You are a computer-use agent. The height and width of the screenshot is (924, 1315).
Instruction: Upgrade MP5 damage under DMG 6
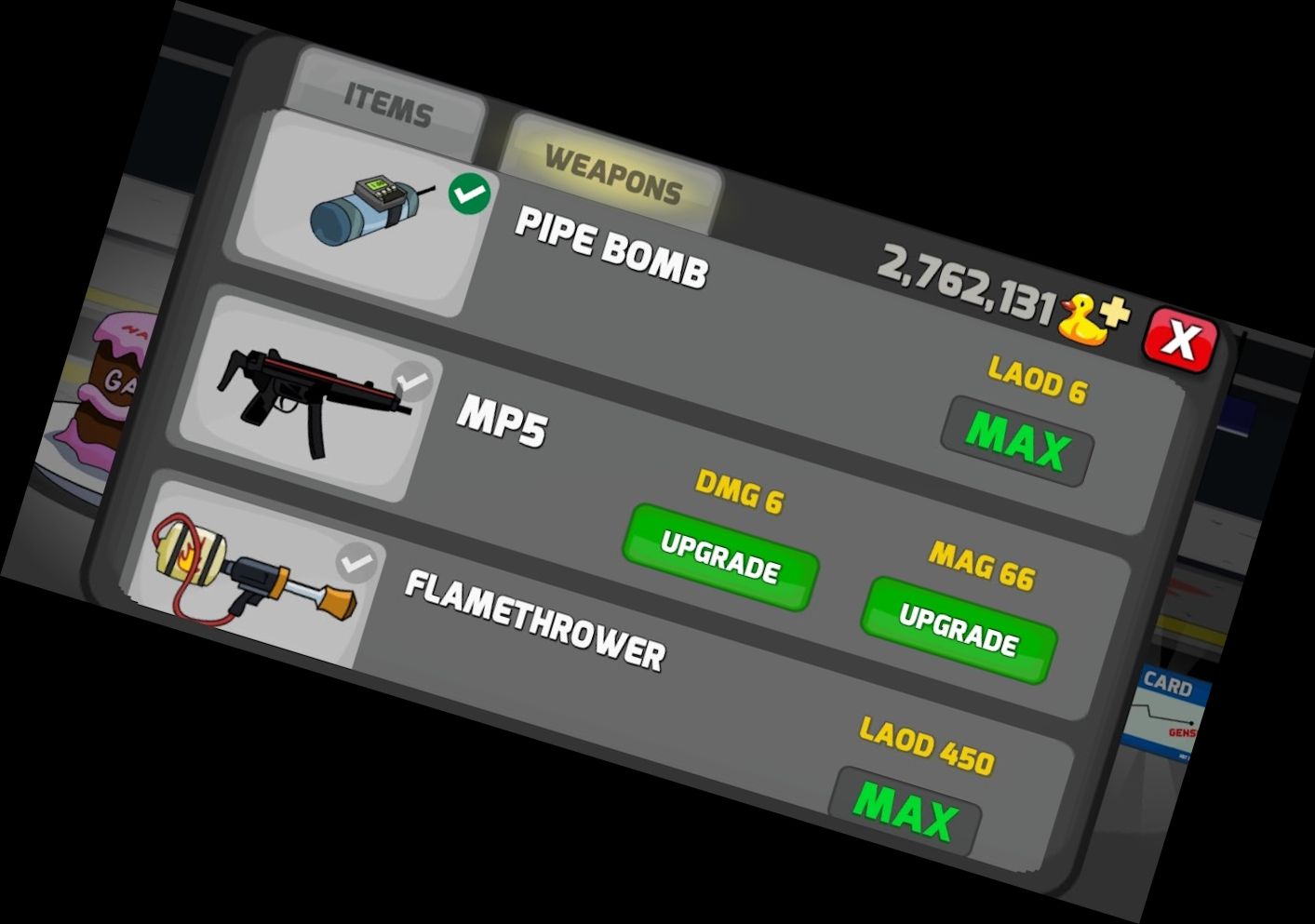click(x=719, y=556)
